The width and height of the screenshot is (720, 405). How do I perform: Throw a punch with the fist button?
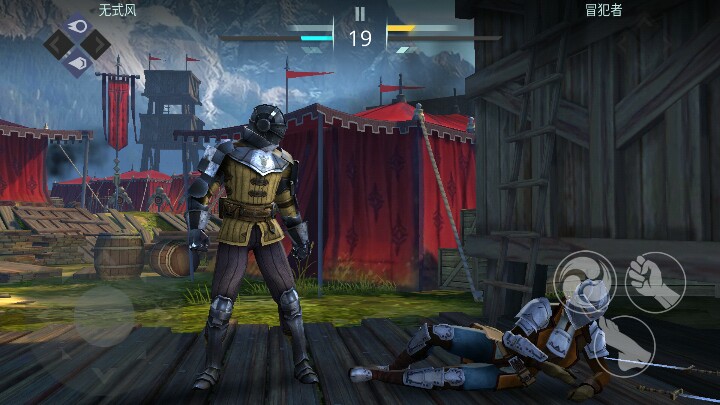coord(655,281)
